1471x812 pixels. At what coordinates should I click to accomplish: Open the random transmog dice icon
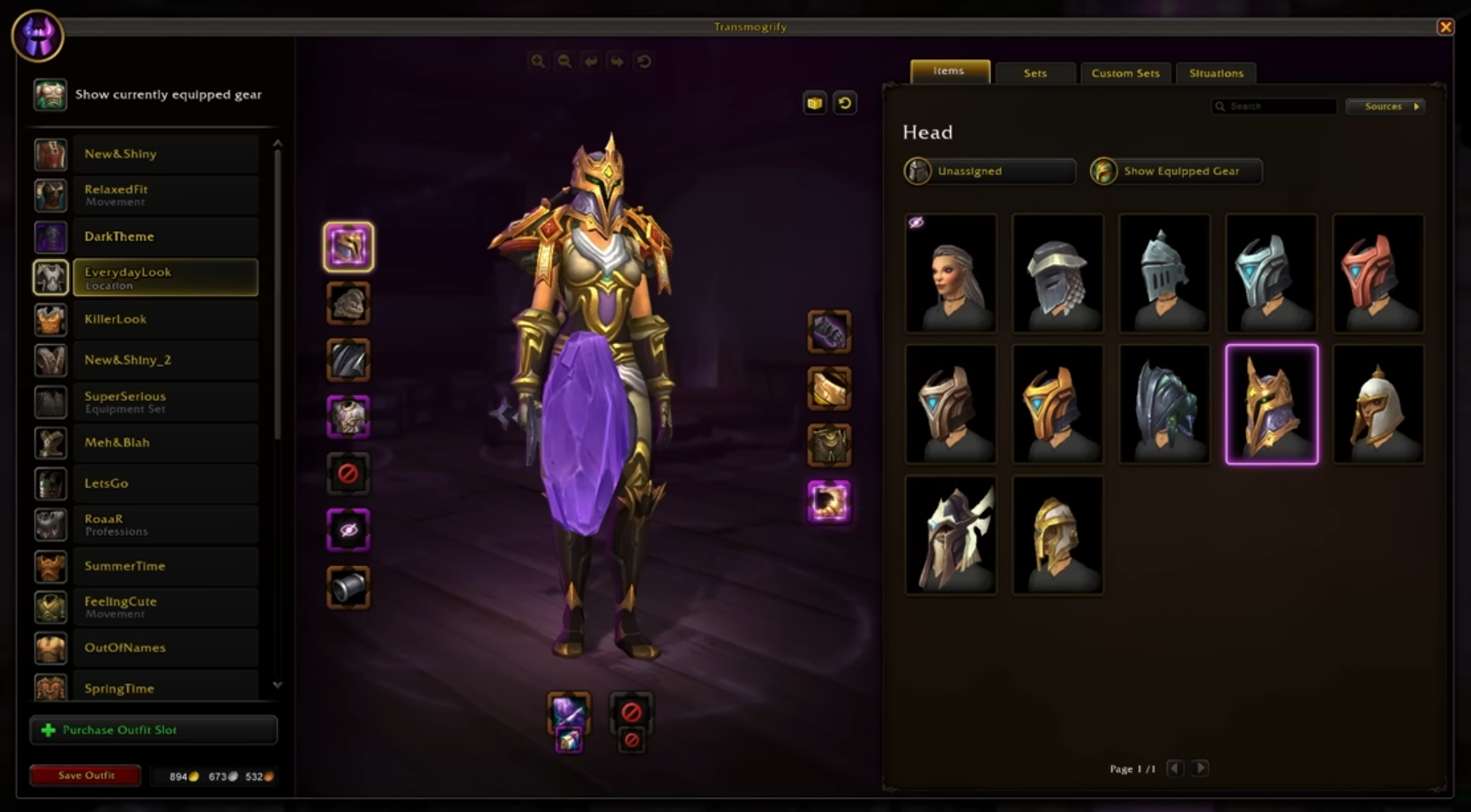(x=815, y=103)
